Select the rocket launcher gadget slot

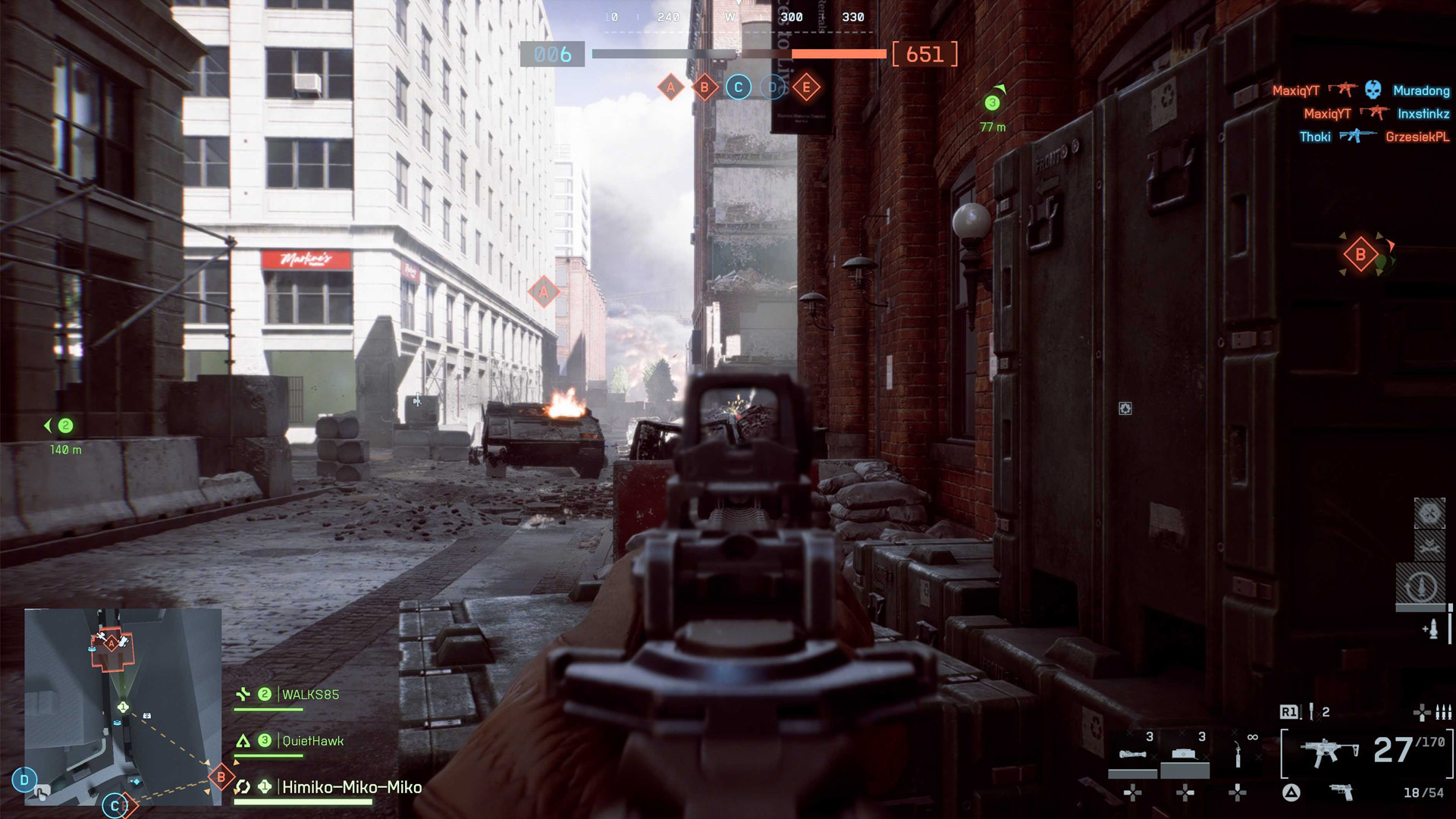click(1132, 755)
